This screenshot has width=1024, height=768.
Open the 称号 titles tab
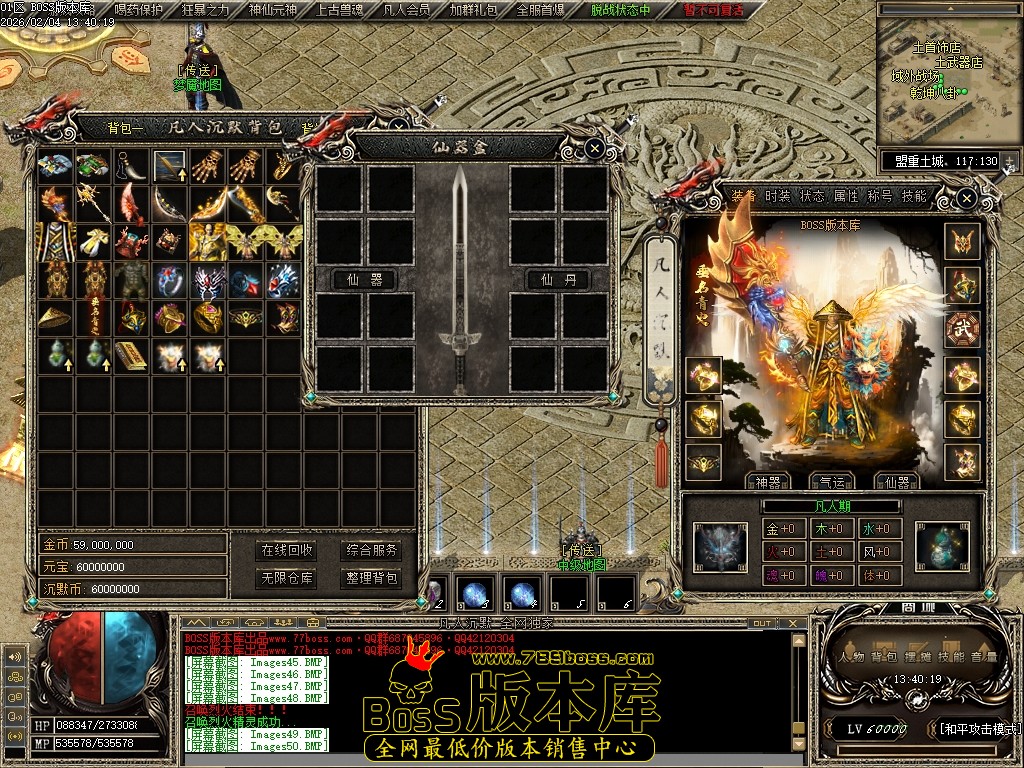coord(880,196)
